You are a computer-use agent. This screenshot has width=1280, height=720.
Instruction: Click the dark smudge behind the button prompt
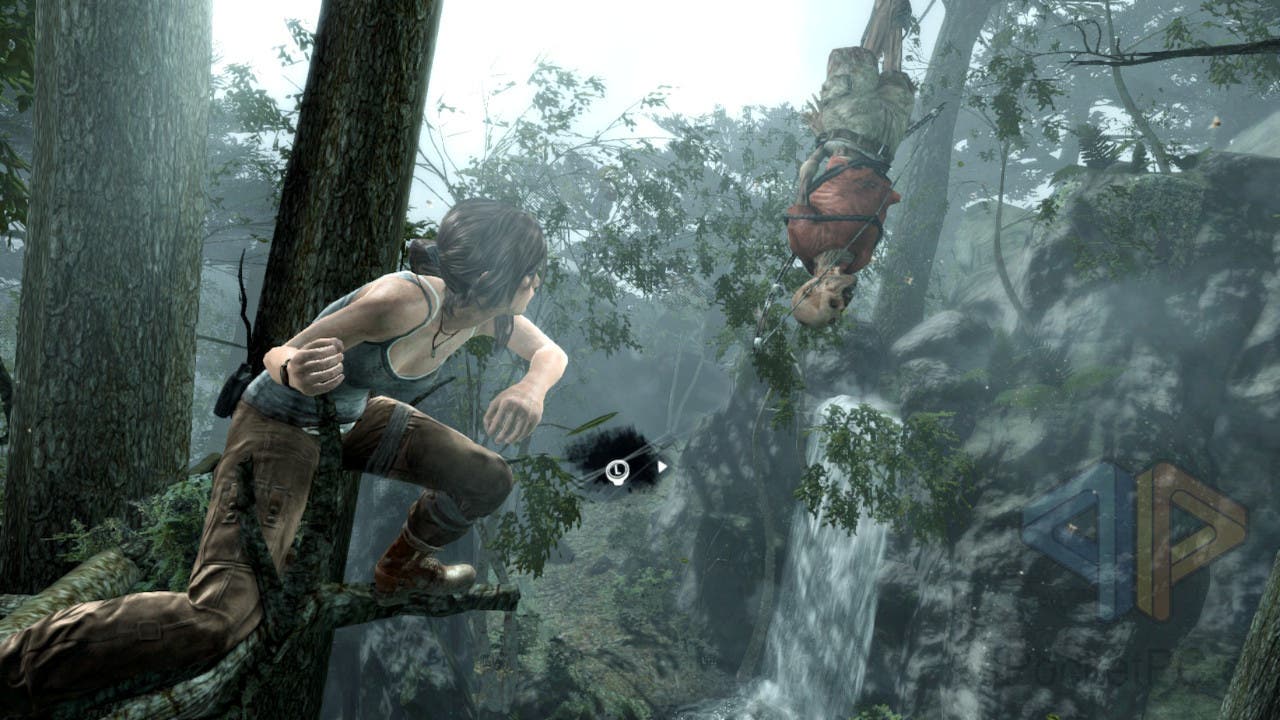[600, 443]
